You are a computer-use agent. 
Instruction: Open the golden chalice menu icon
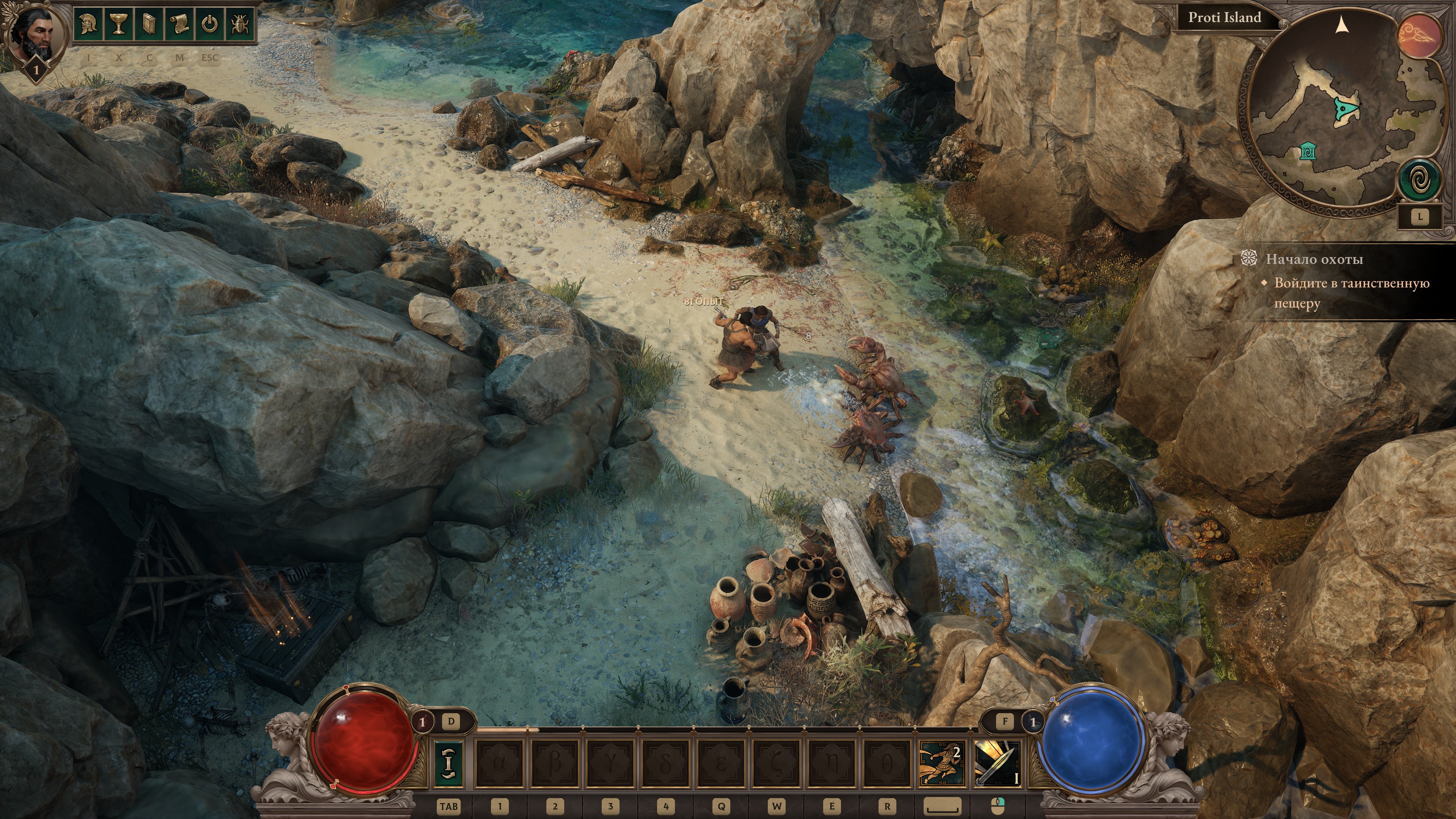[x=119, y=24]
